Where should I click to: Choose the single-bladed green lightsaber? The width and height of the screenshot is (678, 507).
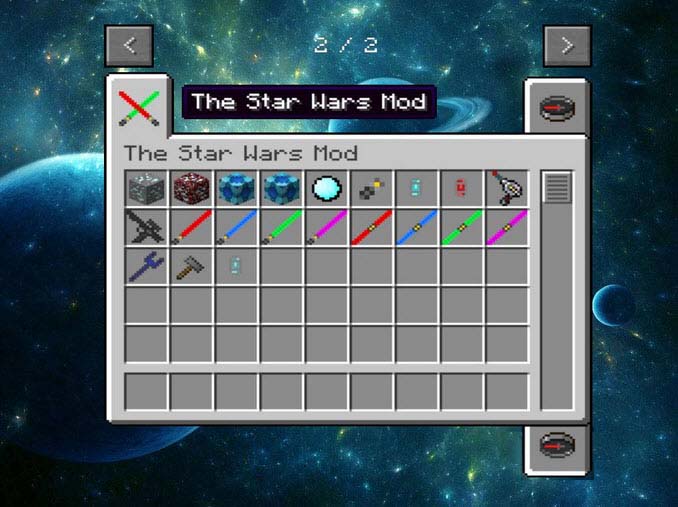[x=282, y=227]
